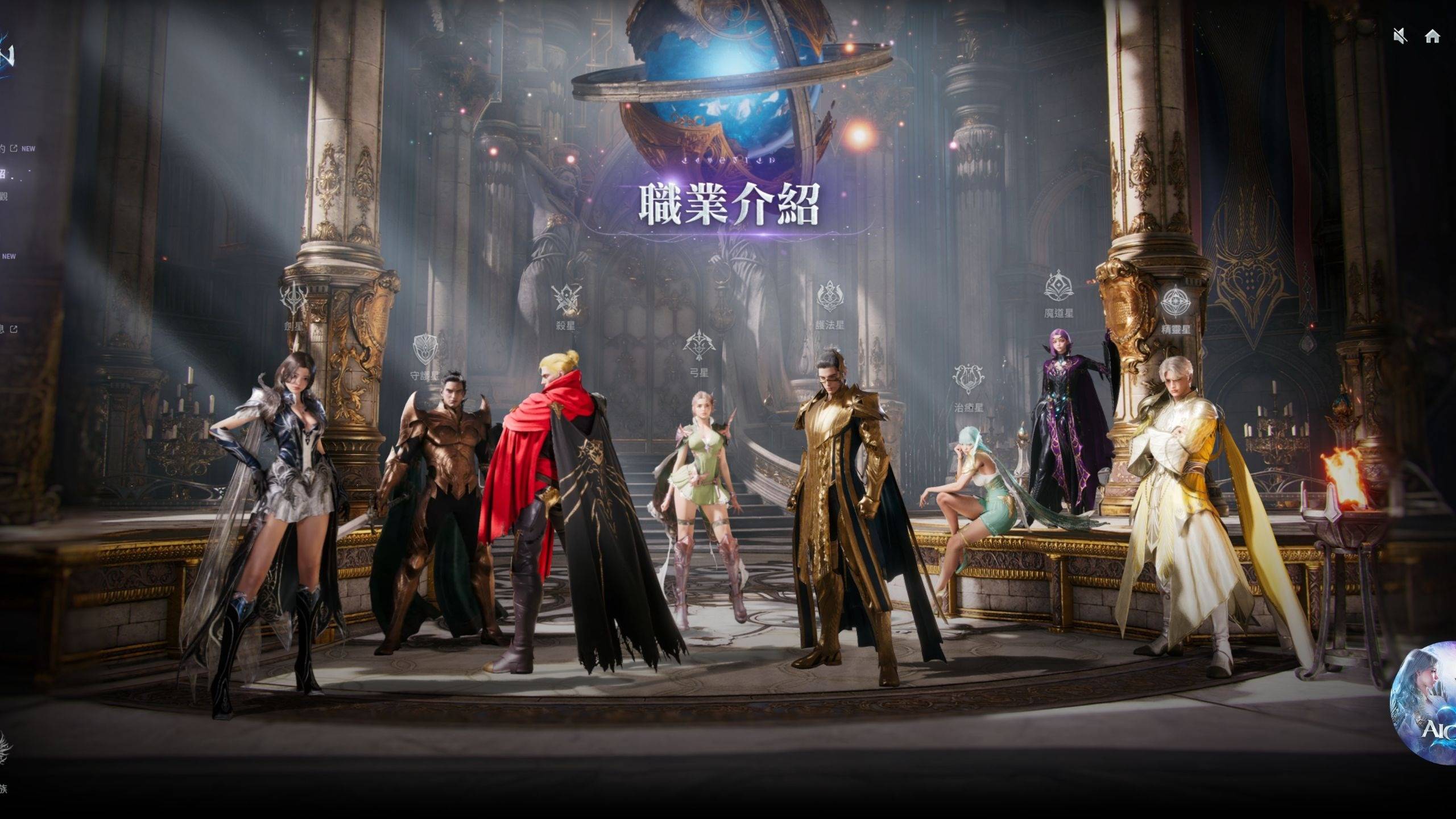Select the 弓星 archer class emblem

click(698, 344)
